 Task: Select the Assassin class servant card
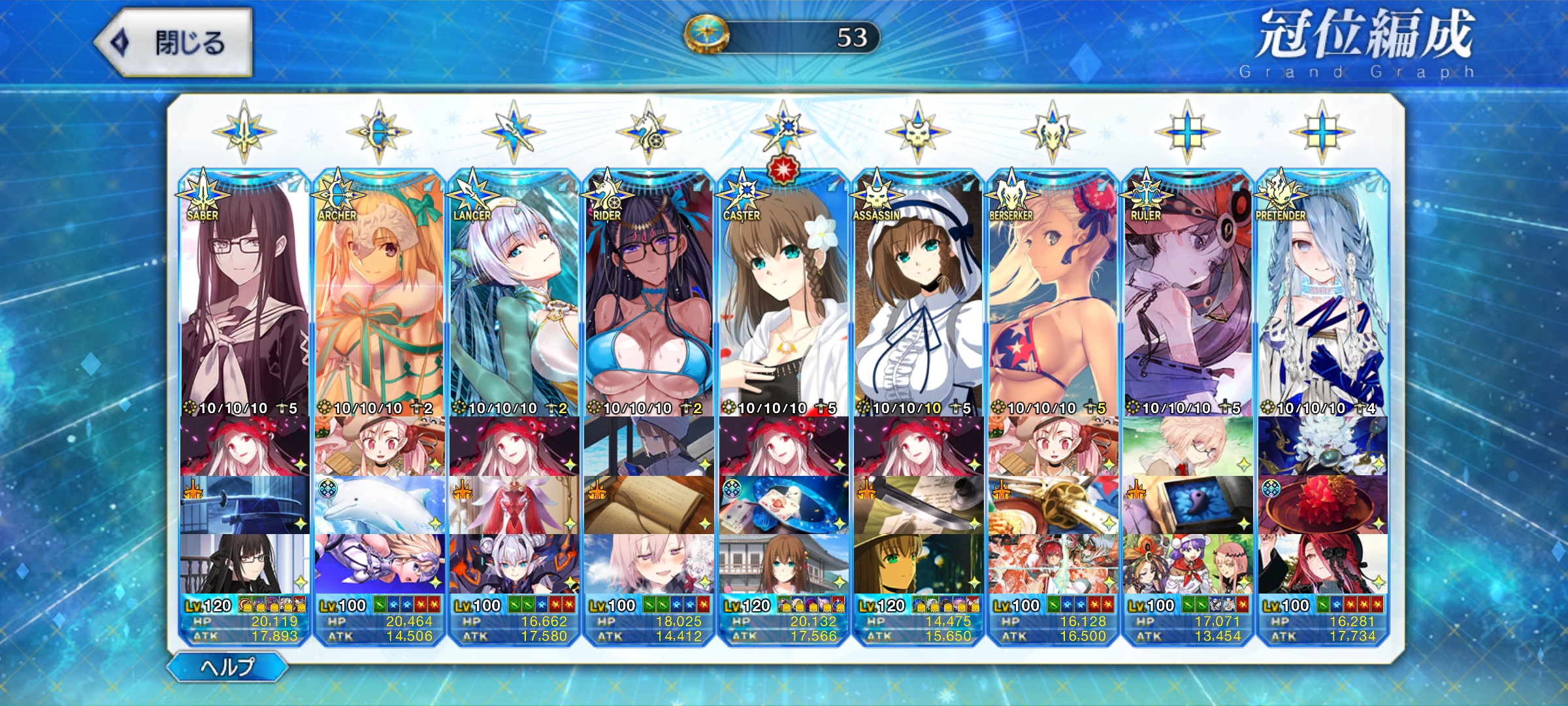918,294
